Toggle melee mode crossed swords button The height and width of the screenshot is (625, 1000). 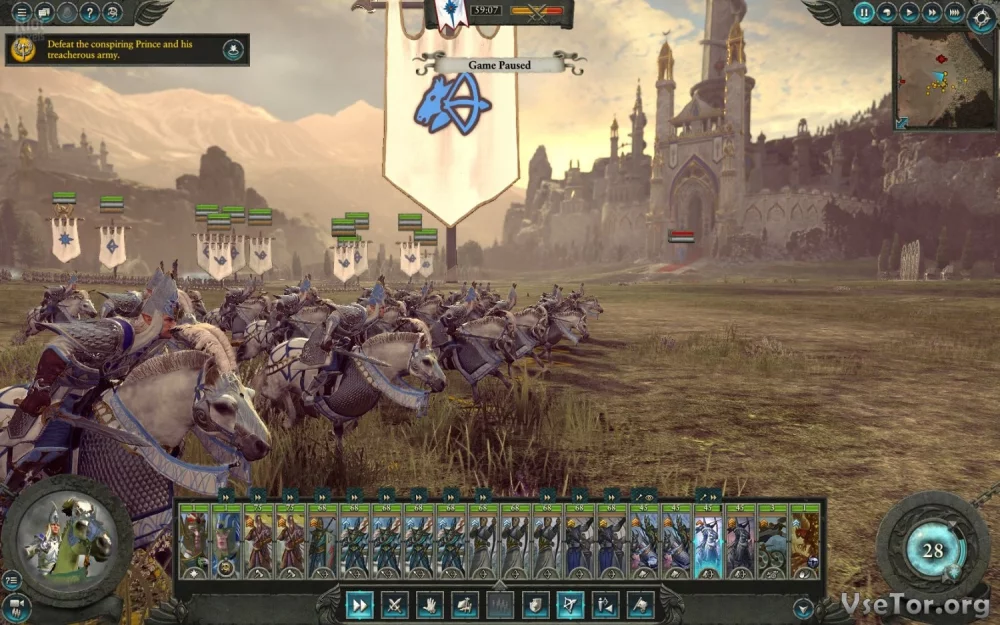click(x=395, y=604)
